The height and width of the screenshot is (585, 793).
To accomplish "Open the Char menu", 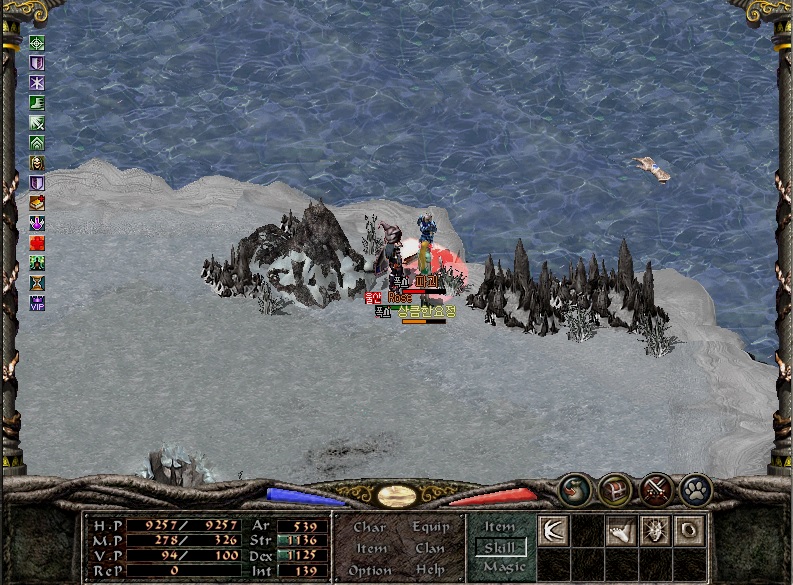I will point(370,527).
